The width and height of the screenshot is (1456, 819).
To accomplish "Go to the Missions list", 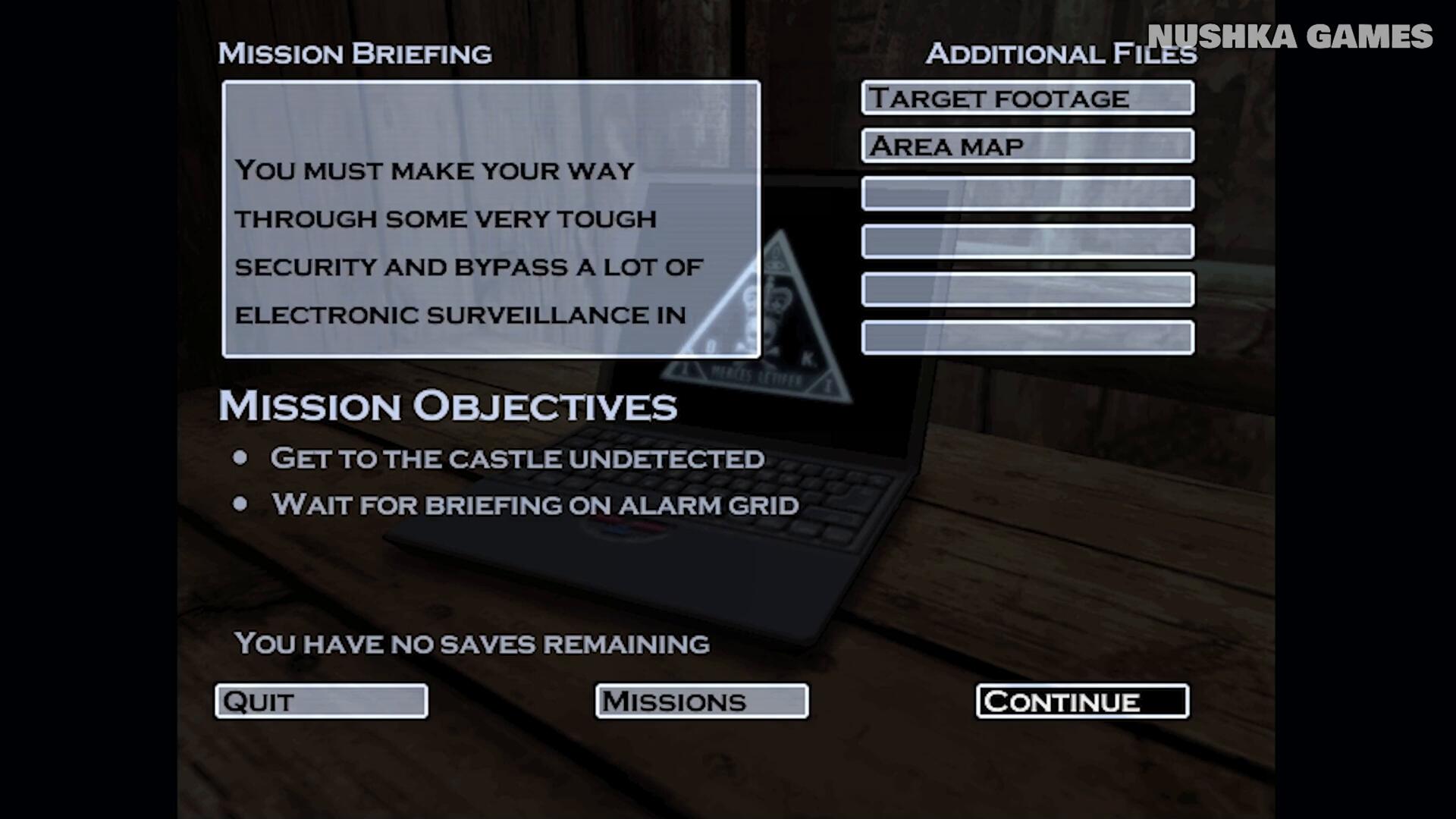I will [x=701, y=701].
